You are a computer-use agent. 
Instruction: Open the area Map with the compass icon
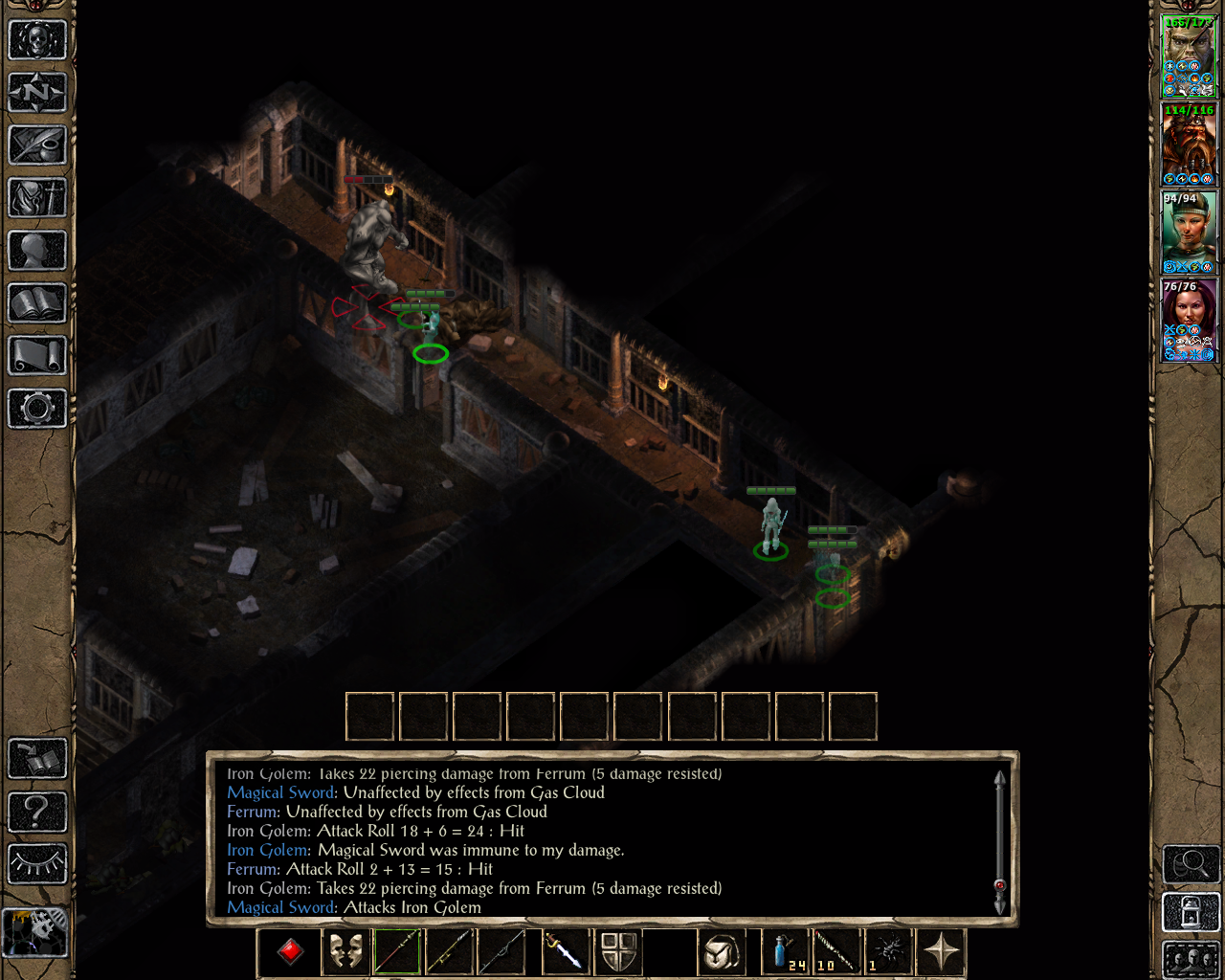pyautogui.click(x=38, y=92)
